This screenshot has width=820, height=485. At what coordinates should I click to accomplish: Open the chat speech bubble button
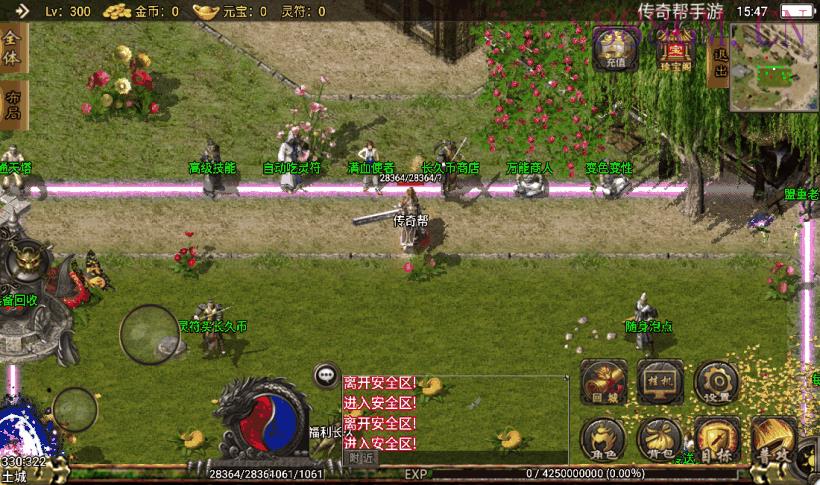click(x=325, y=375)
